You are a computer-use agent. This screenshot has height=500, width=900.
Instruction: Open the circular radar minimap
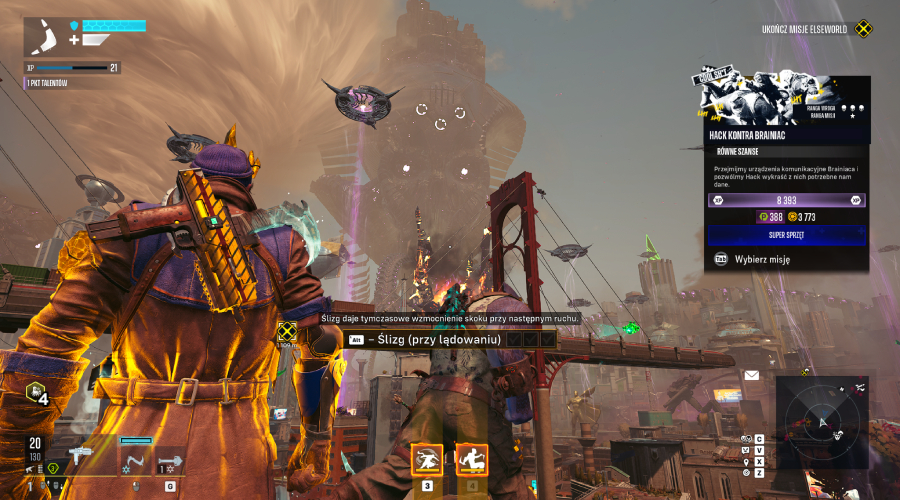click(822, 423)
